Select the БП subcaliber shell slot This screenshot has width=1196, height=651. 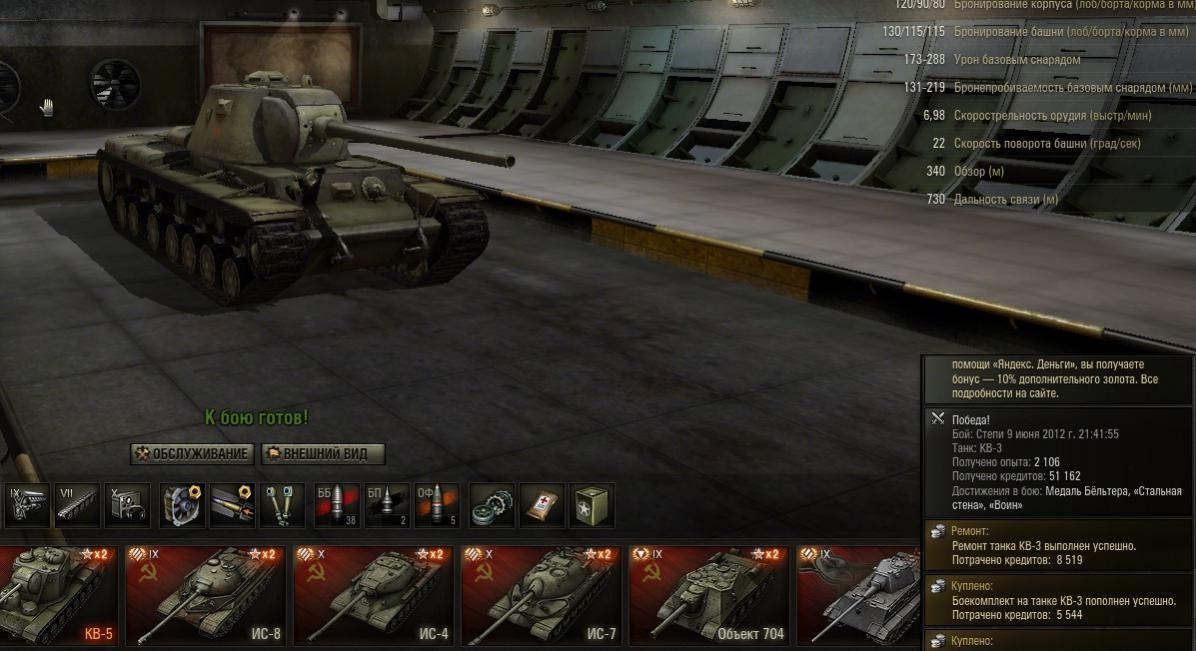[x=386, y=505]
